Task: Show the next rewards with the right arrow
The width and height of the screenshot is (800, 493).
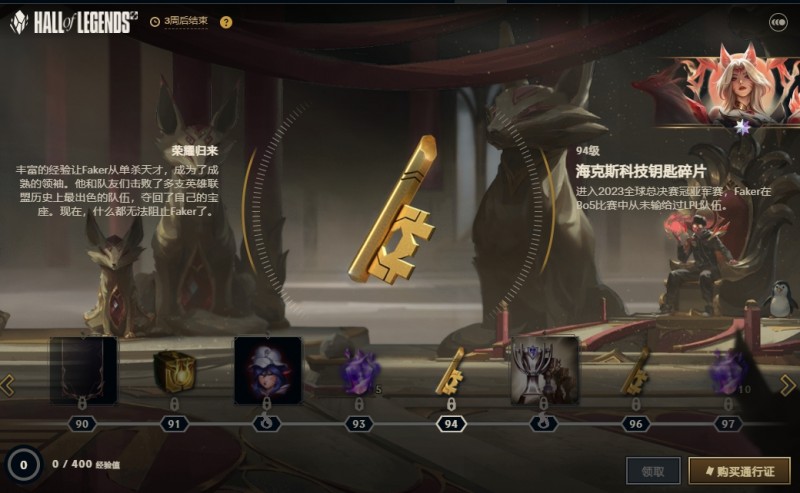Action: (787, 385)
